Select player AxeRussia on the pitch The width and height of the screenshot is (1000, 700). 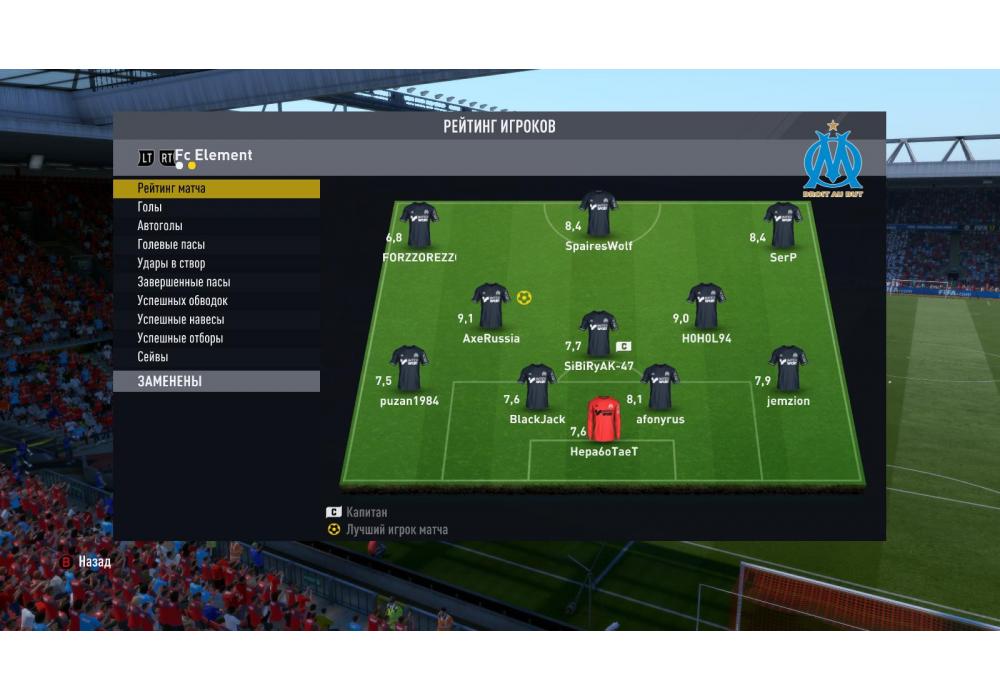pos(491,307)
